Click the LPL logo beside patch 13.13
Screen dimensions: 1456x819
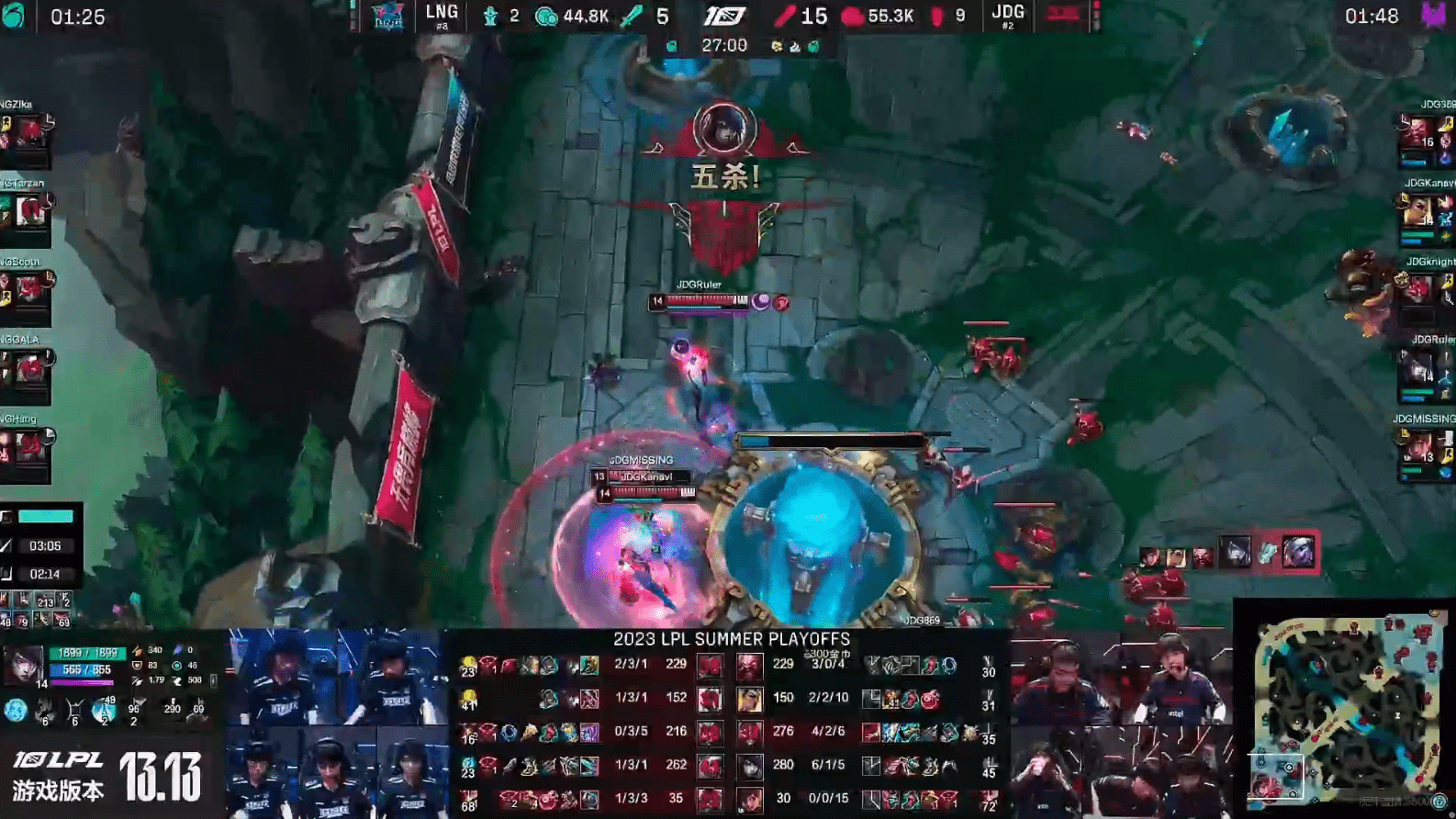tap(57, 760)
